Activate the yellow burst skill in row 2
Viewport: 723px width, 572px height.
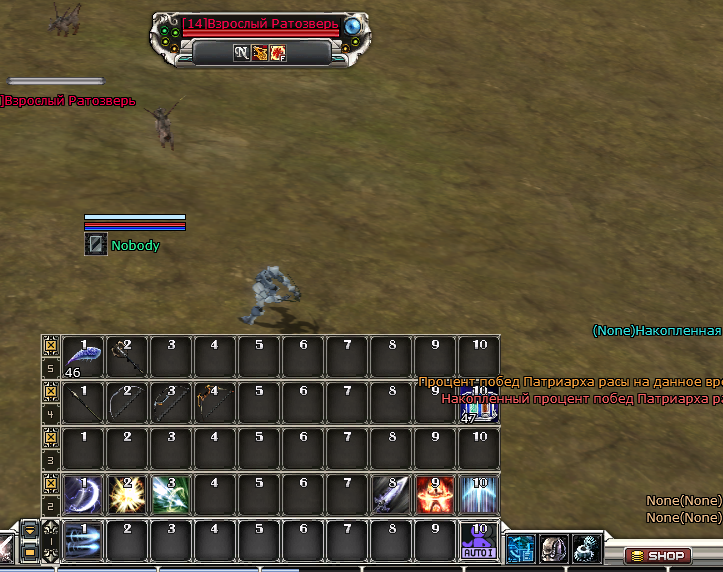coord(127,494)
